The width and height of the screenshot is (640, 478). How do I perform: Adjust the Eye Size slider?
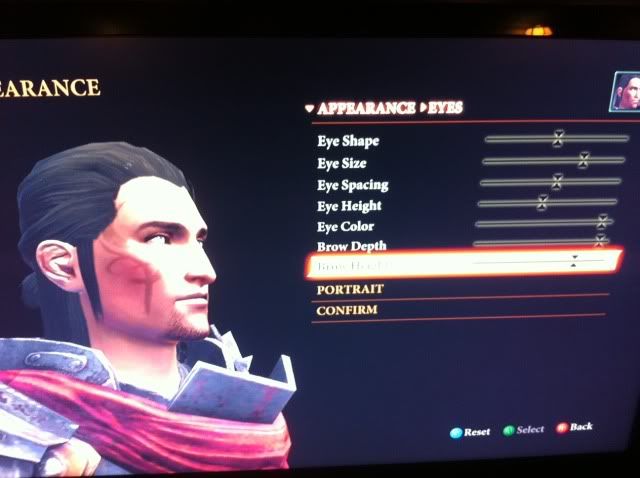pos(583,159)
